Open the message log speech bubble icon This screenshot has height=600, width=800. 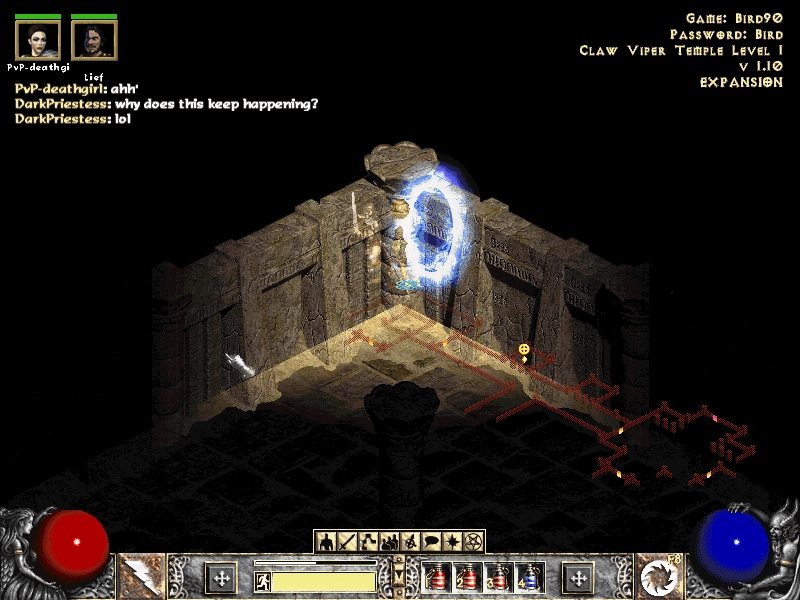point(431,542)
